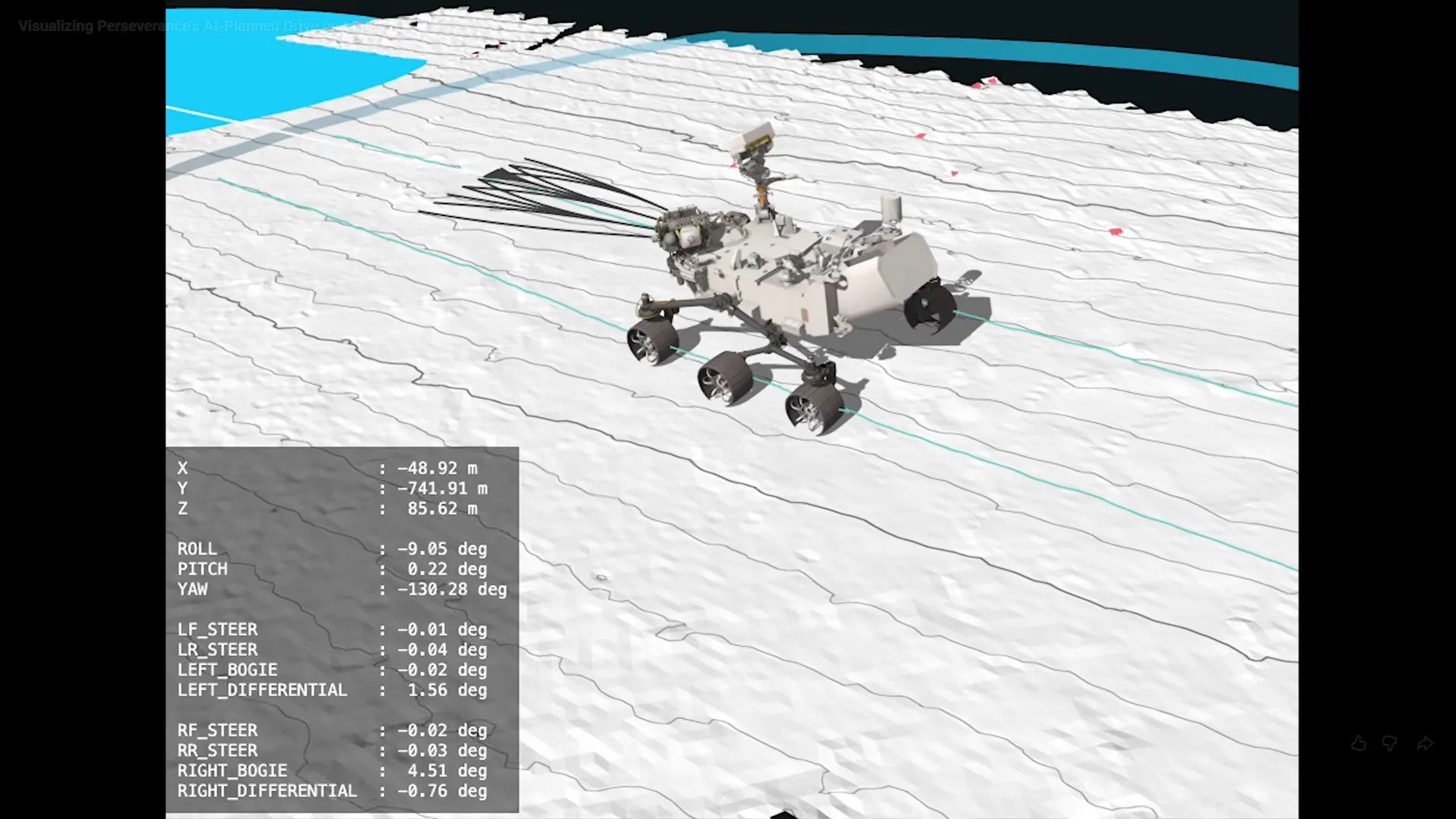Click the share arrow icon
Image resolution: width=1456 pixels, height=819 pixels.
click(1423, 744)
